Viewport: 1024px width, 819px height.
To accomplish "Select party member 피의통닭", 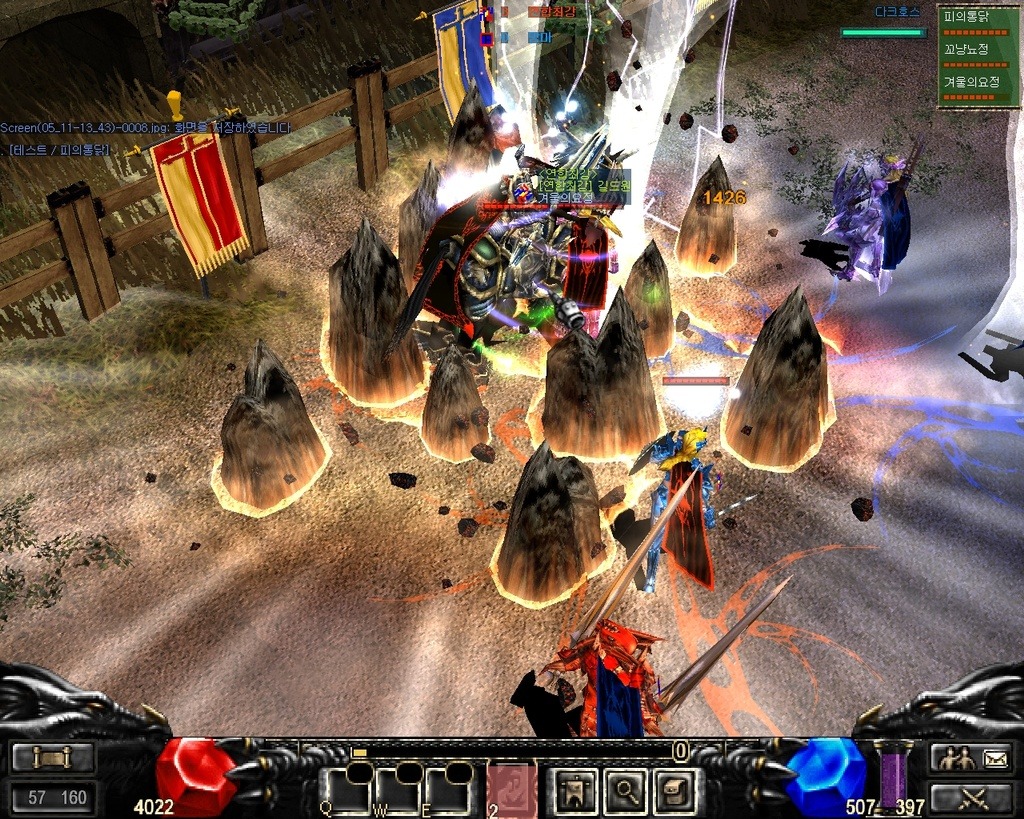I will click(x=978, y=18).
